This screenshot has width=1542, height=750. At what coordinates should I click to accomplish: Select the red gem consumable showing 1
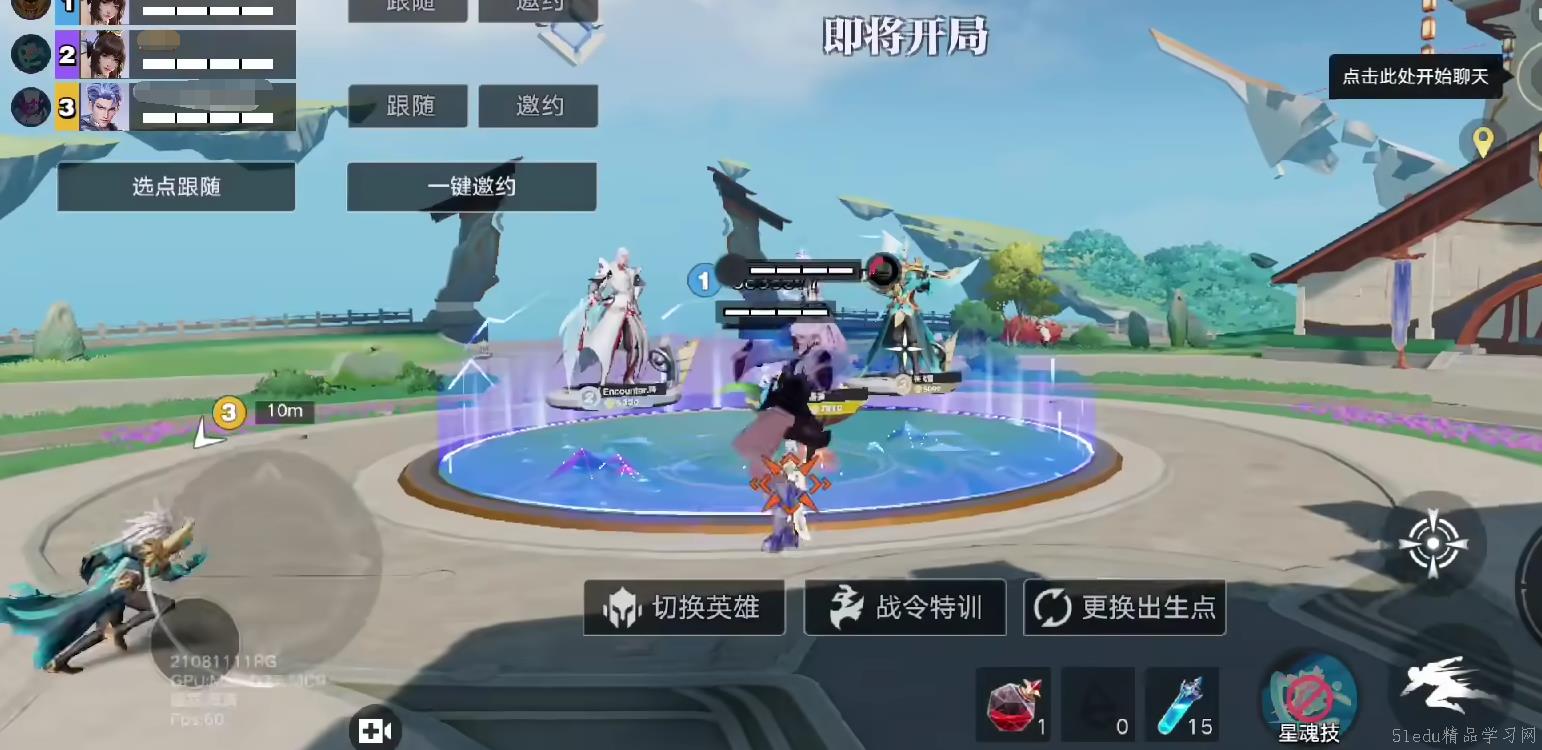tap(1011, 702)
